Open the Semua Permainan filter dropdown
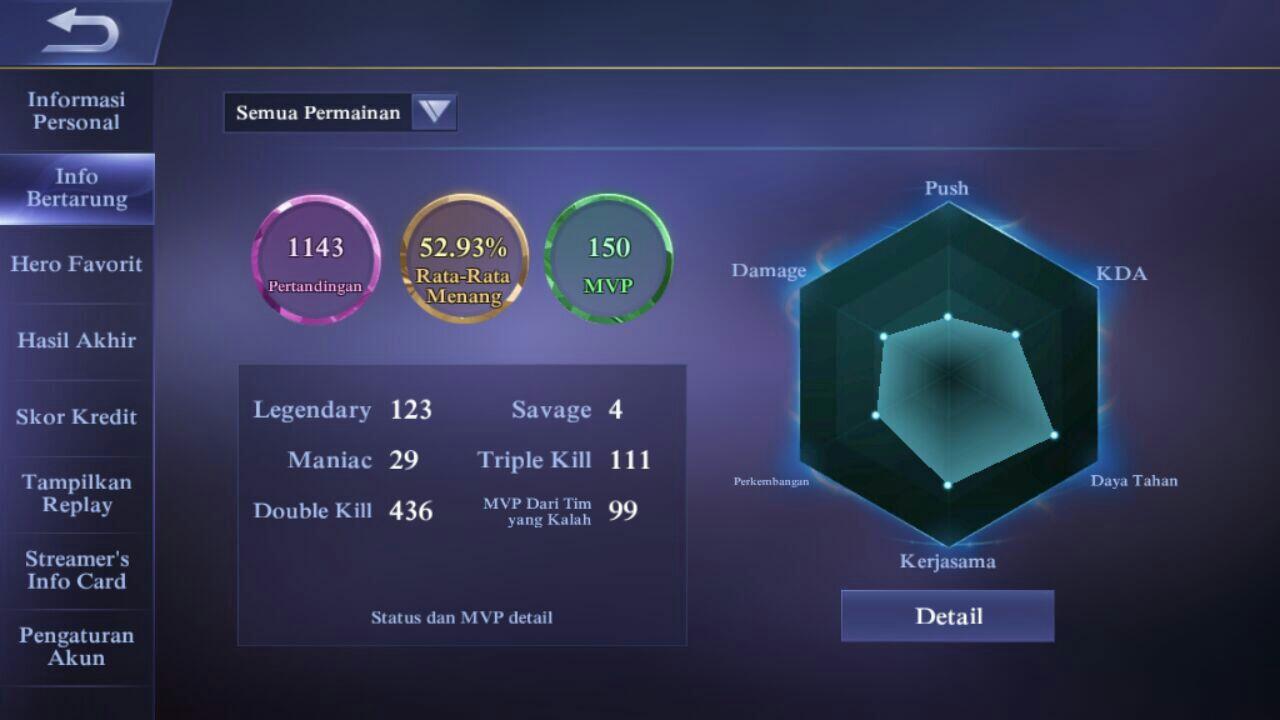Screen dimensions: 1280x720 (x=320, y=112)
